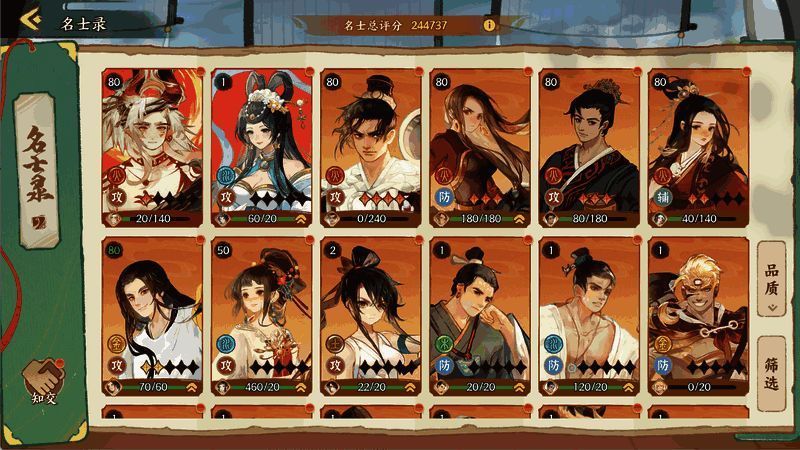Screen dimensions: 800x450
Task: Choose the golden-haired character card showing 0/20
Action: (698, 314)
